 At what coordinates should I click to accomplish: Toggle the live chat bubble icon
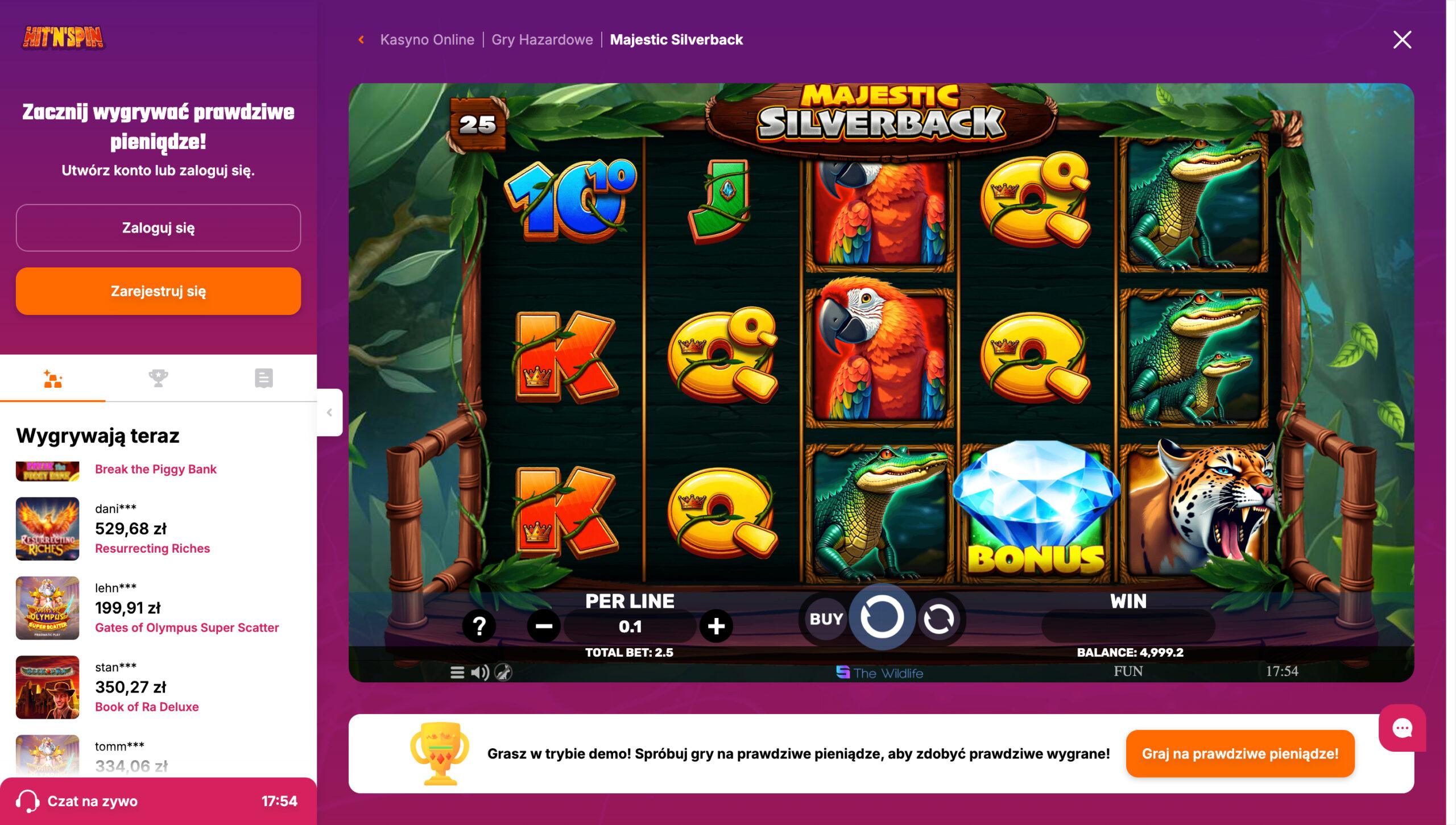(x=1403, y=727)
